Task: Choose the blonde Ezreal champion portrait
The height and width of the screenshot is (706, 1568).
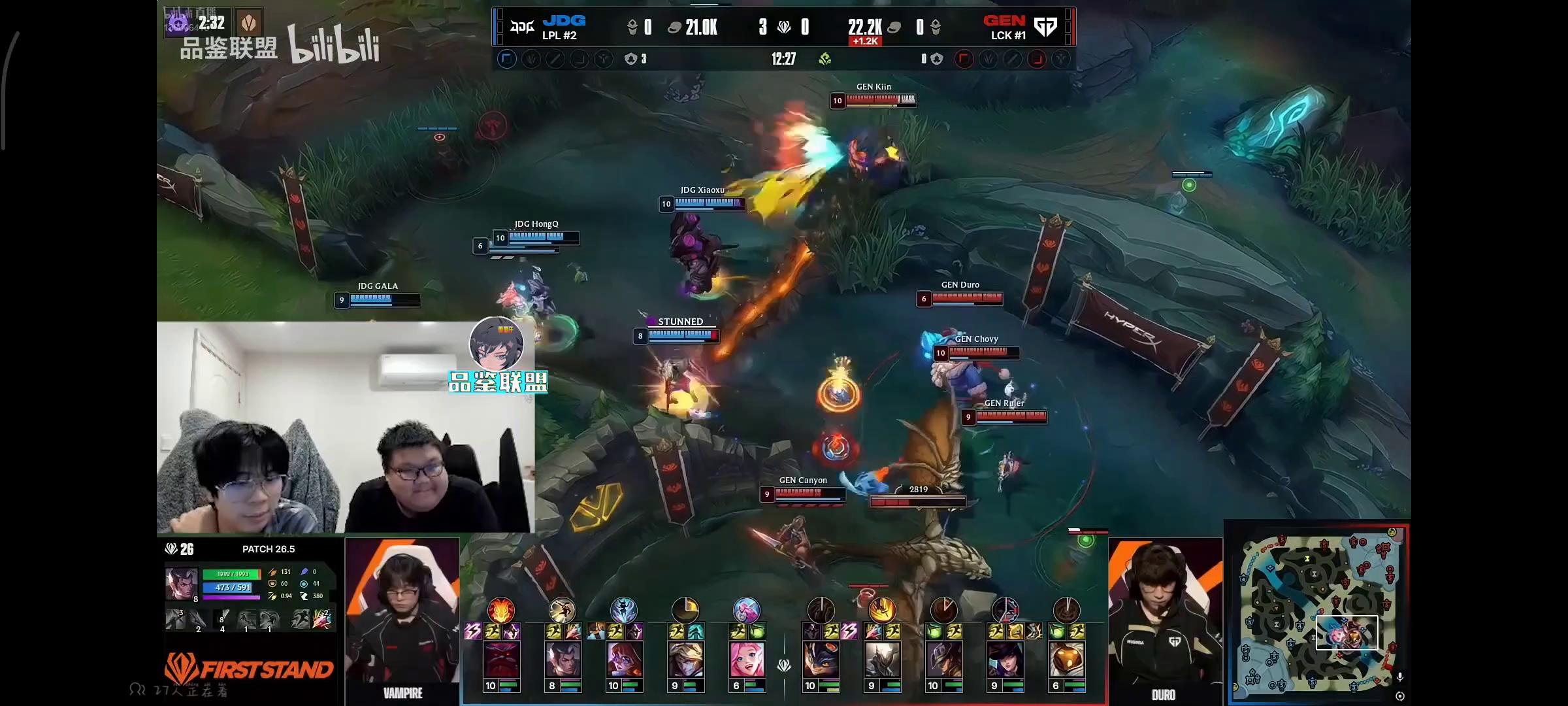Action: [x=685, y=659]
